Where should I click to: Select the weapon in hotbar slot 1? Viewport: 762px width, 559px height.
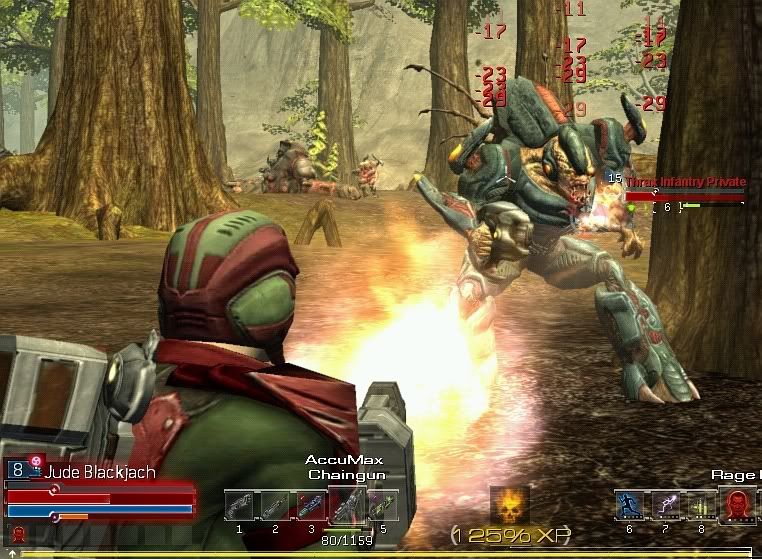coord(239,505)
